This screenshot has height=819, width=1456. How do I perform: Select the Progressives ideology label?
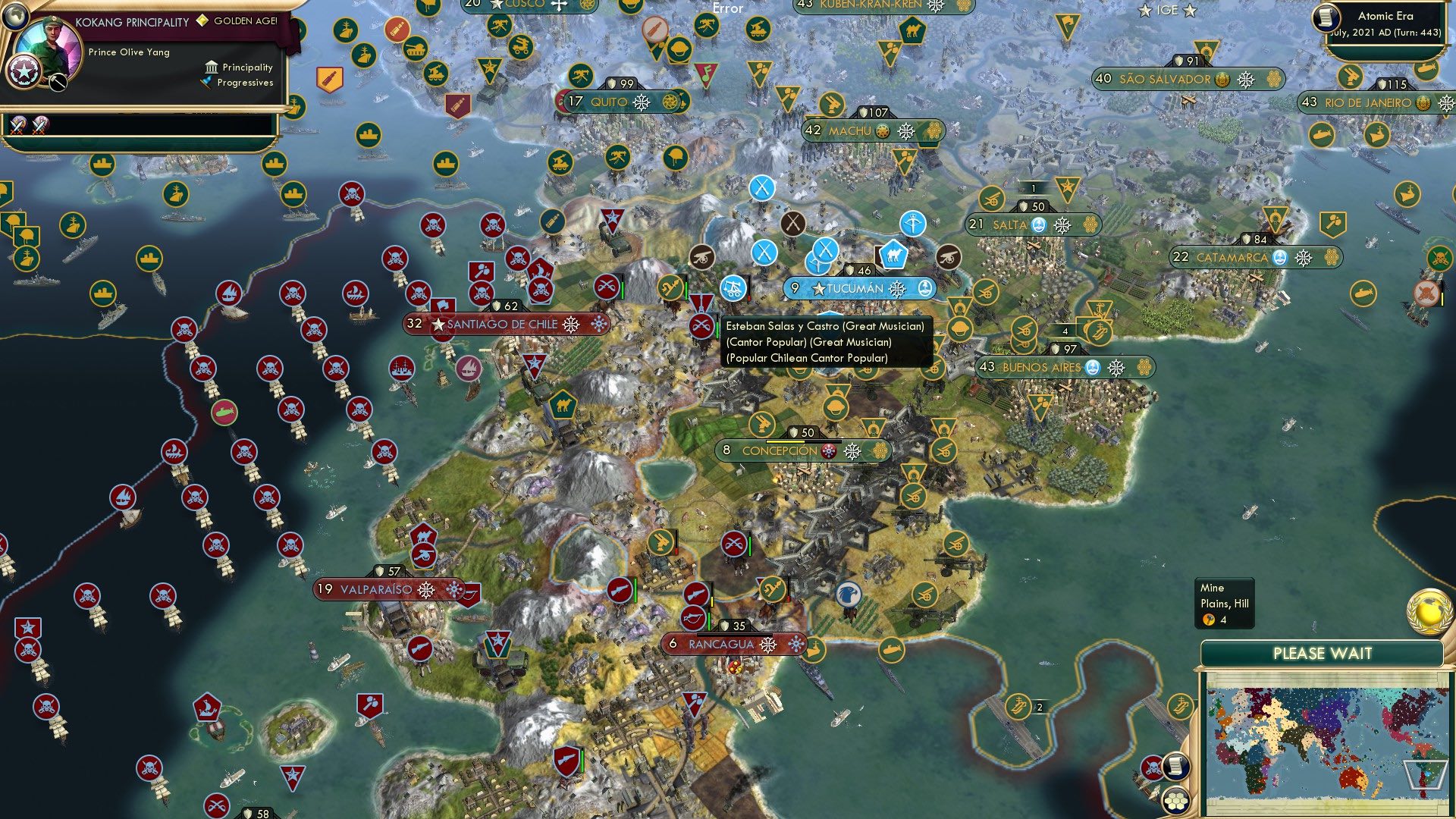coord(243,83)
